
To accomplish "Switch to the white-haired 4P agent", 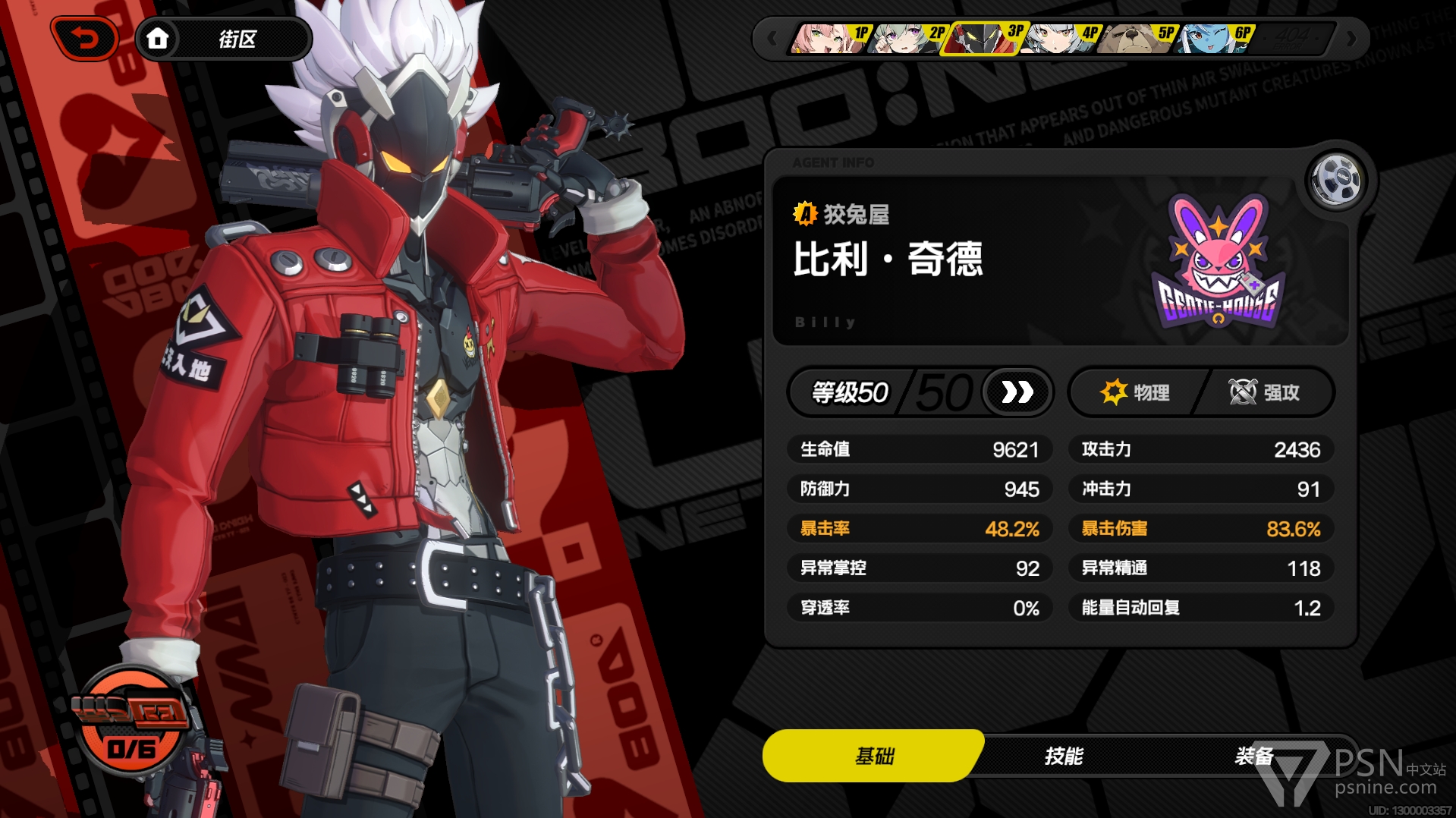I will (x=1058, y=37).
